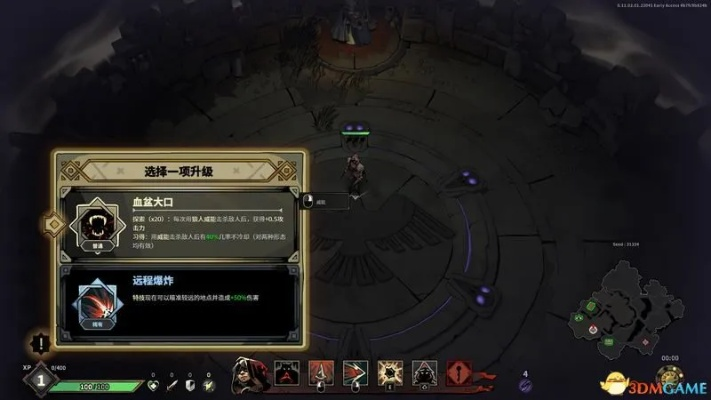This screenshot has width=711, height=400.
Task: Choose the 血盆大口 upgrade card
Action: (x=180, y=222)
